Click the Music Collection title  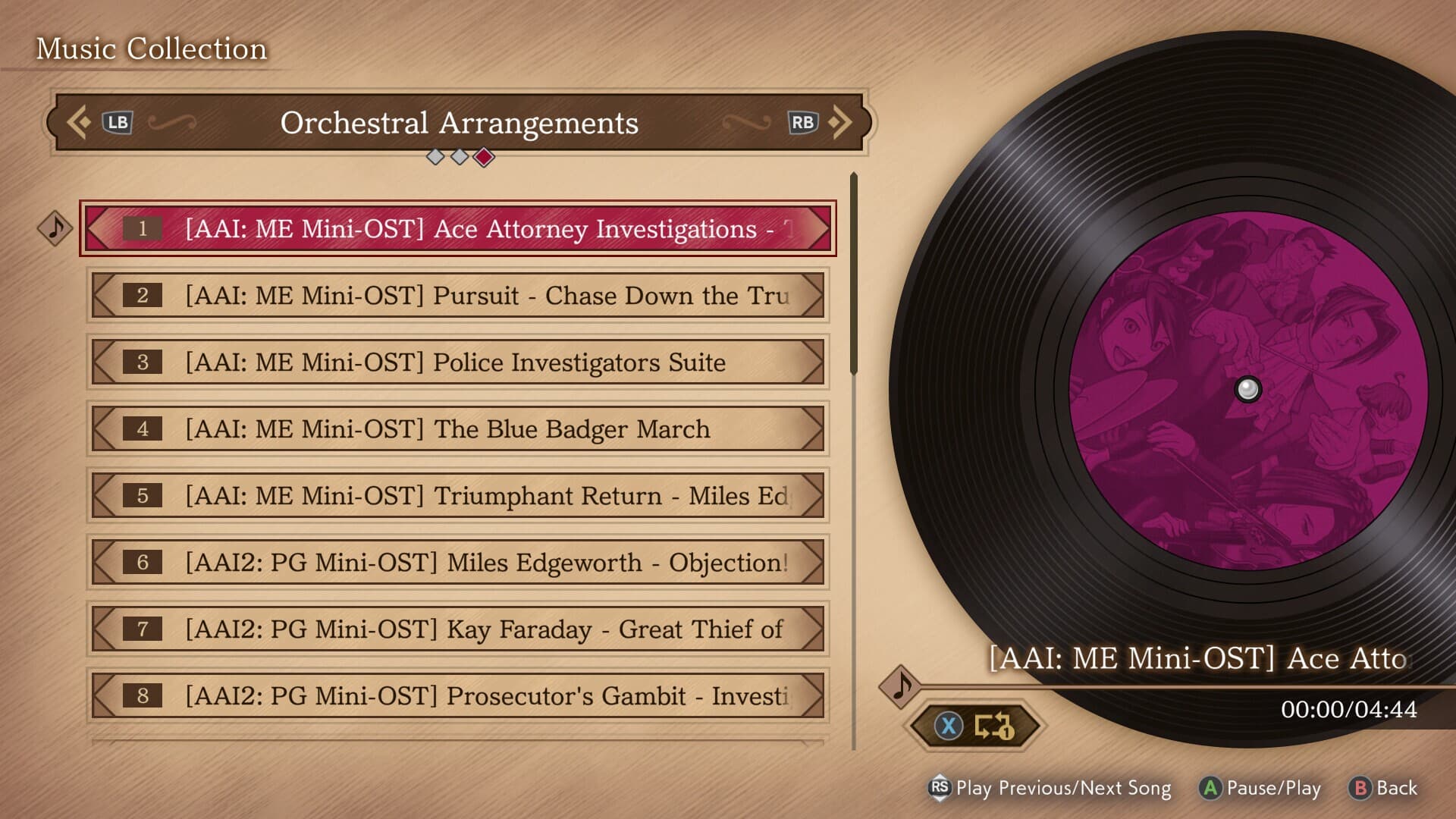tap(151, 48)
